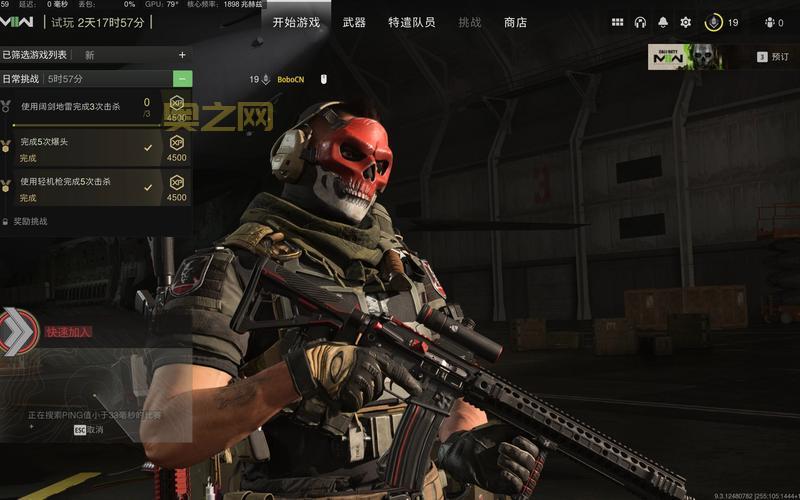Open settings with the gear icon
Screen dimensions: 800x500
[x=686, y=22]
